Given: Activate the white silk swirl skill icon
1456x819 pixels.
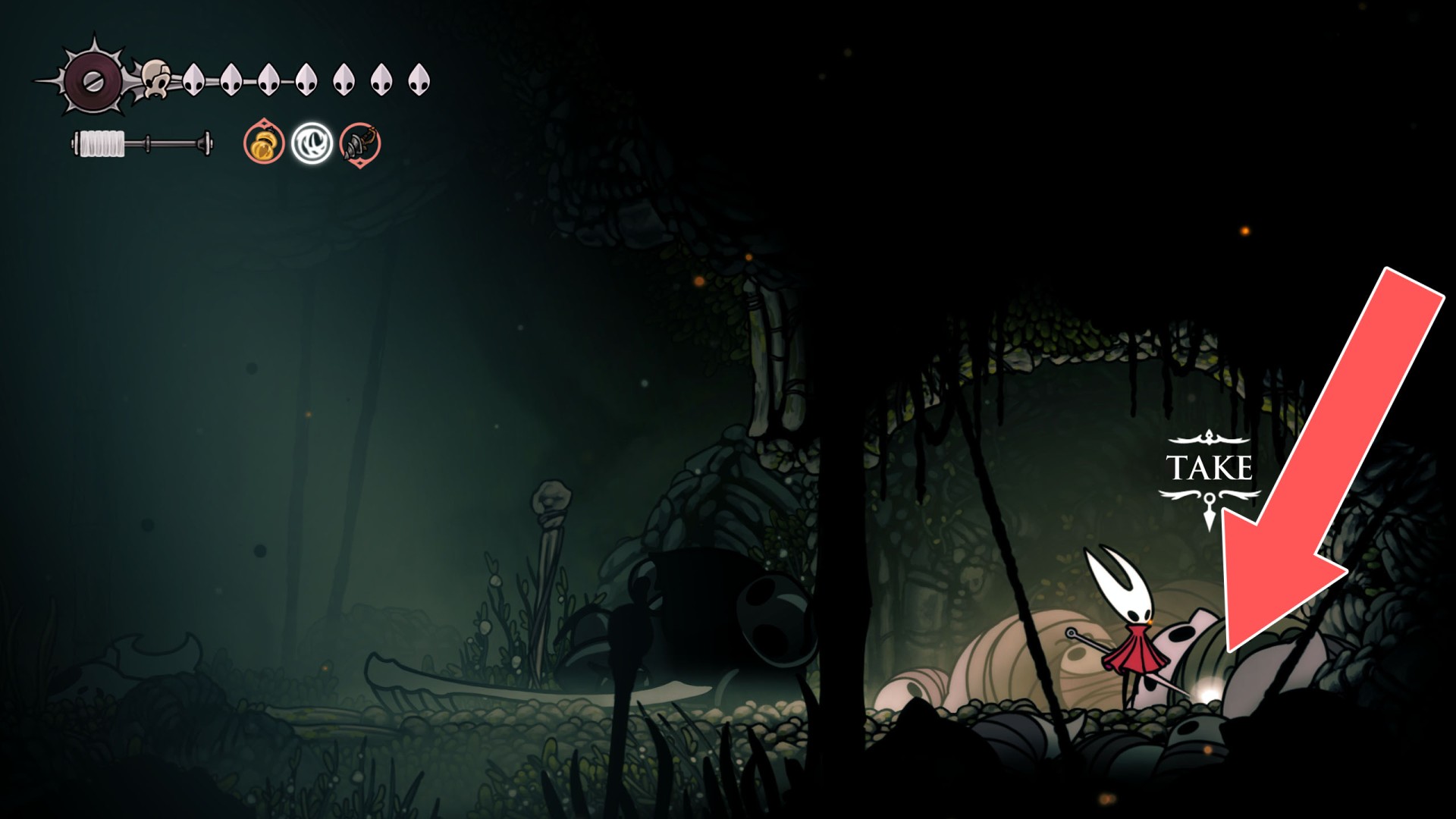Looking at the screenshot, I should pyautogui.click(x=312, y=143).
